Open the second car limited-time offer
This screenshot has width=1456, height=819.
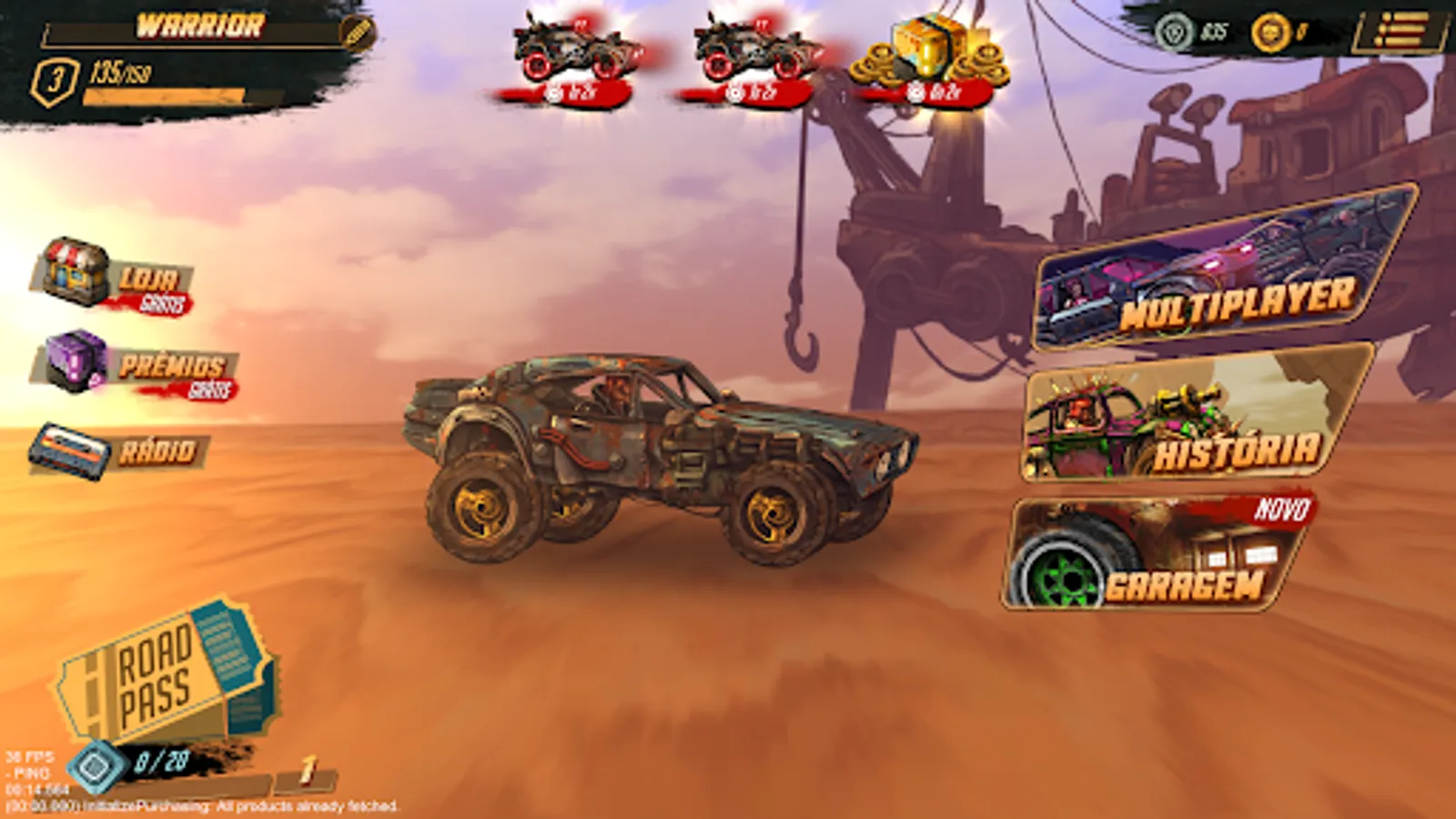[755, 50]
